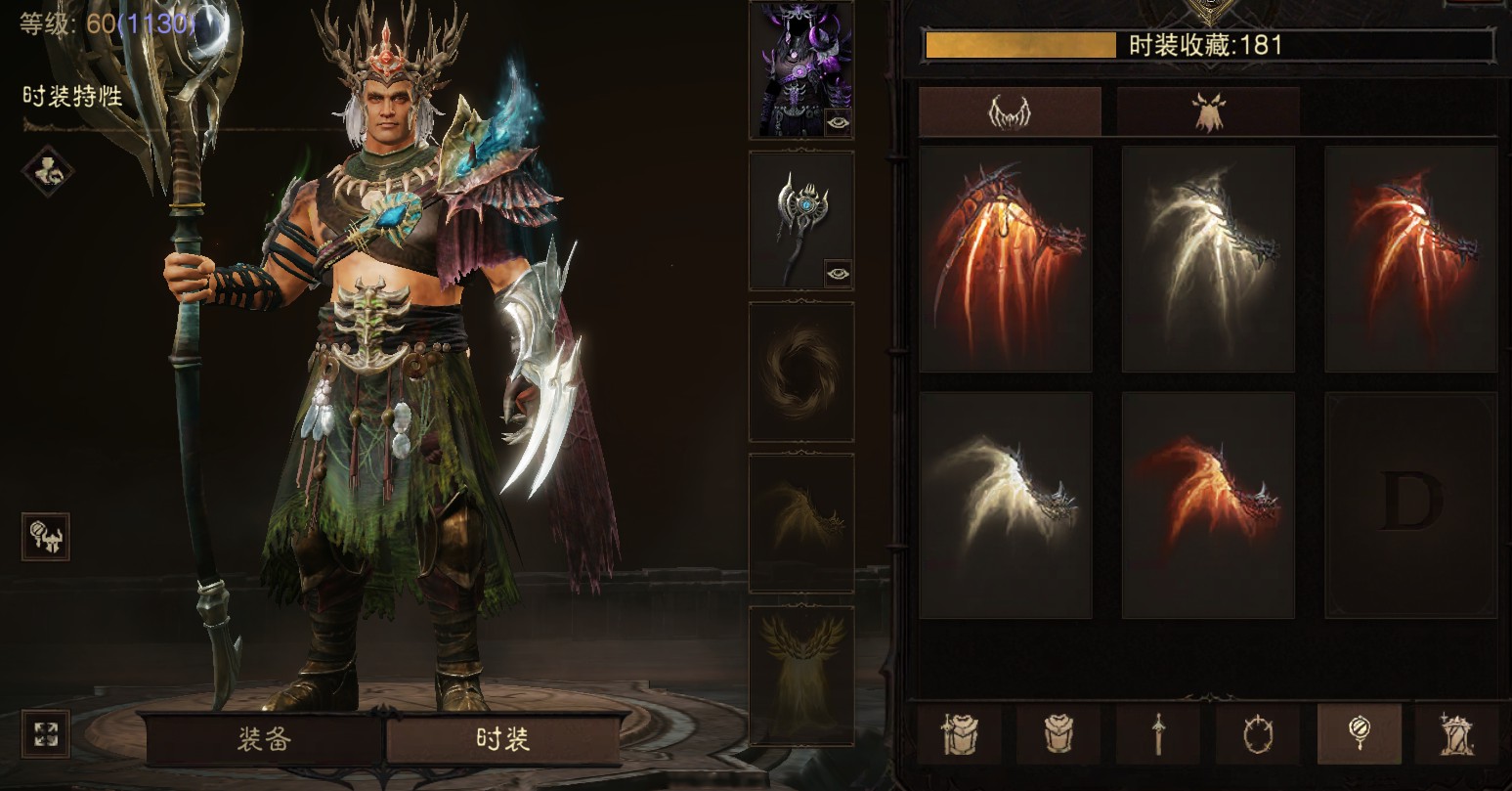Pick the large orange wings with scythe frame
Screen dimensions: 1512x791
[1006, 259]
